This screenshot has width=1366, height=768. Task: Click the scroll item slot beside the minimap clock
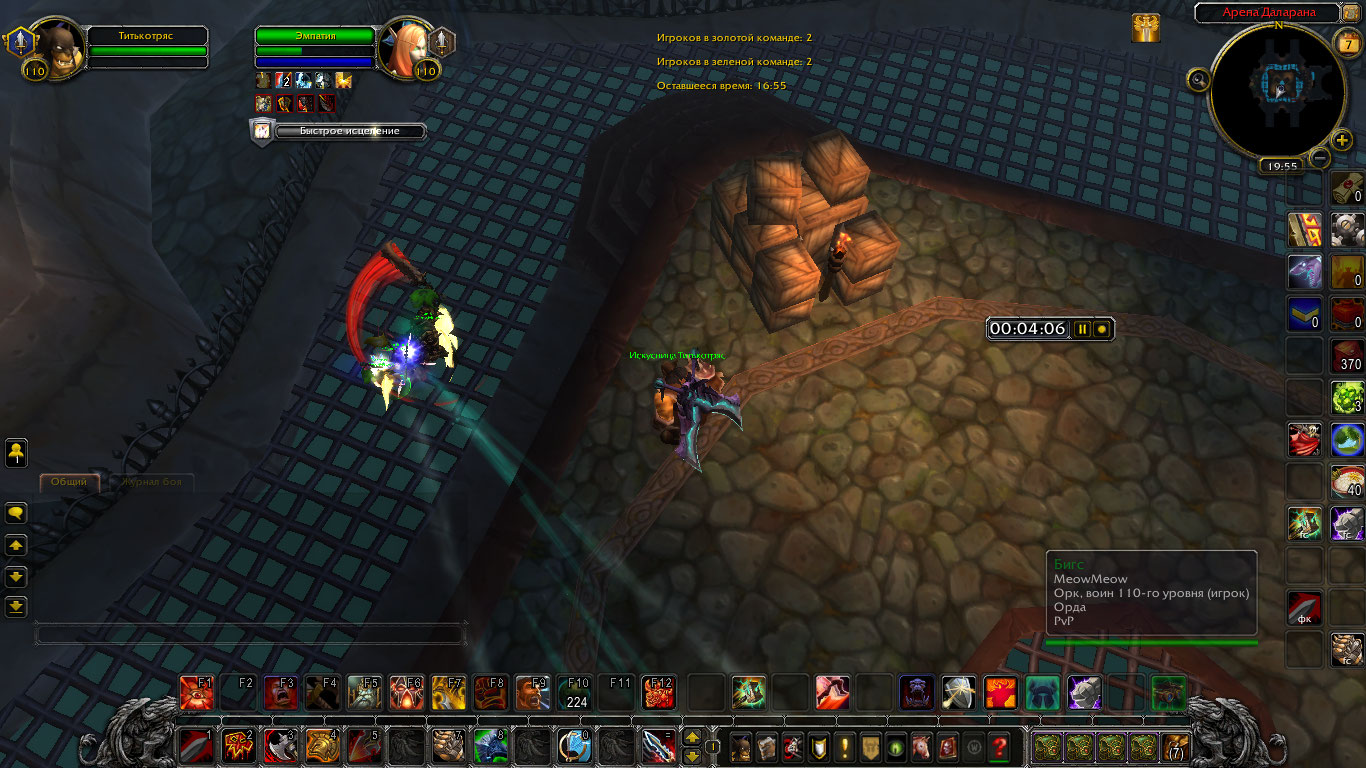point(1348,188)
